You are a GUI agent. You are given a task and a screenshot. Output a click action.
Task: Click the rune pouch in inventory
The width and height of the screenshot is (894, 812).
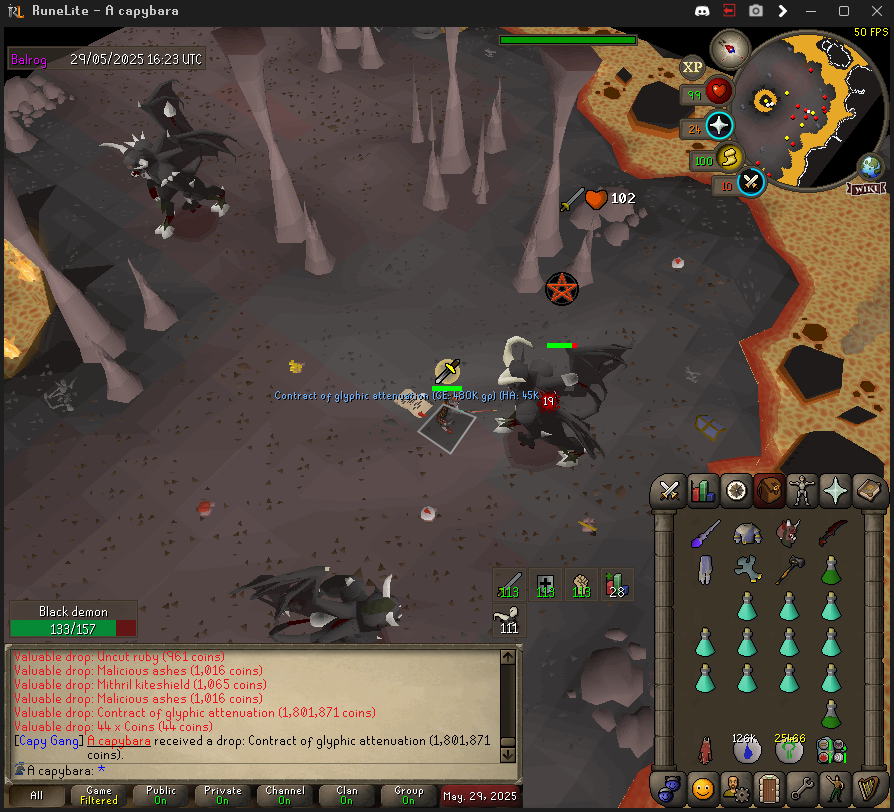(x=831, y=749)
